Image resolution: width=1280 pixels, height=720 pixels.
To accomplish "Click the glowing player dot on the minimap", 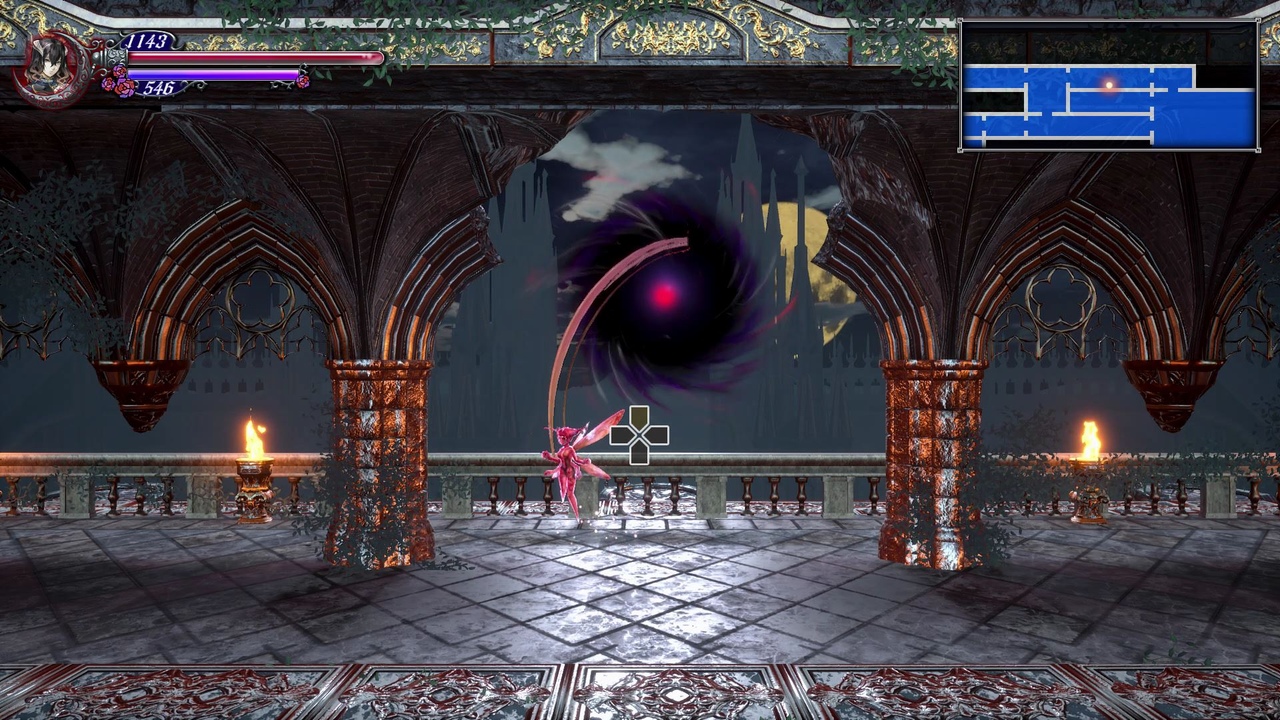I will [x=1110, y=85].
